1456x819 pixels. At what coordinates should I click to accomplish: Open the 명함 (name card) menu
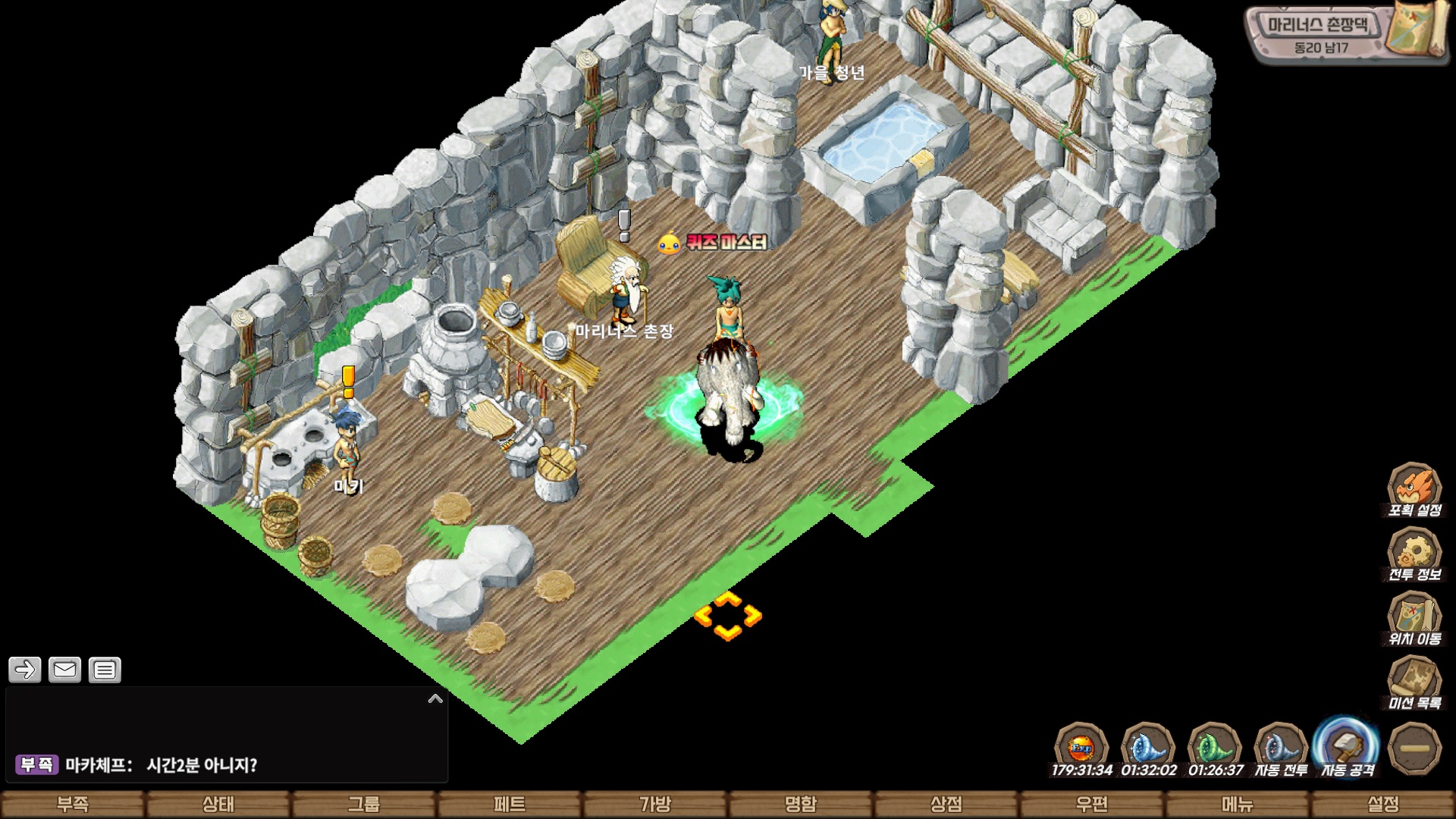[x=801, y=804]
